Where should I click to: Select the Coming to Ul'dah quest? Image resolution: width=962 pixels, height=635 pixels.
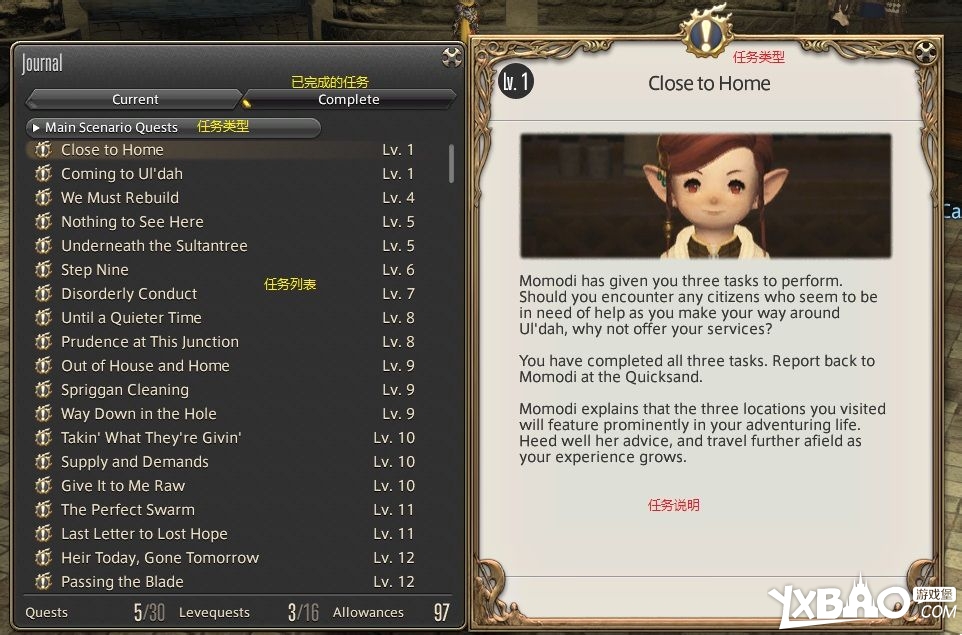[121, 174]
